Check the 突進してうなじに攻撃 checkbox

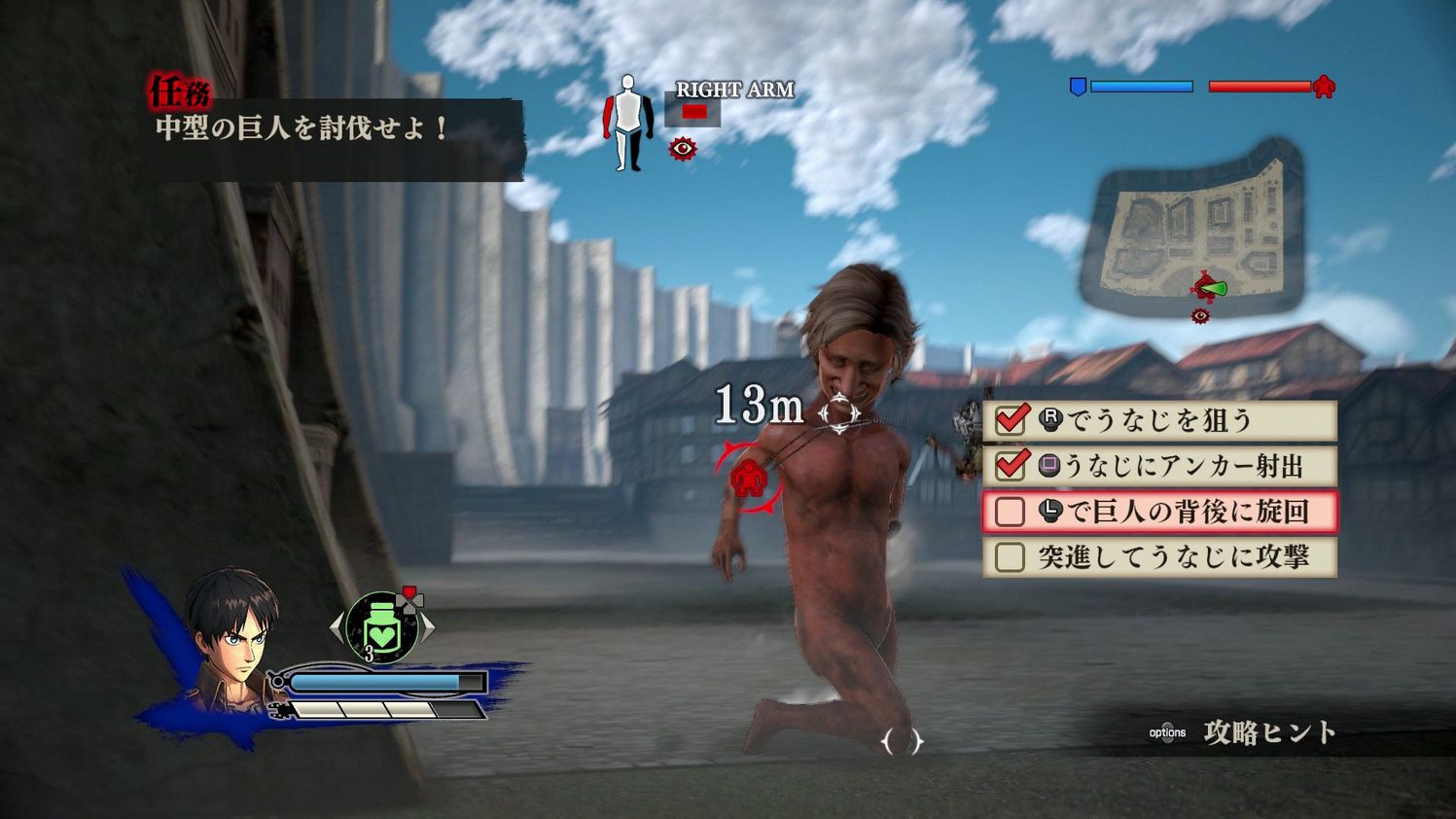click(x=1010, y=554)
